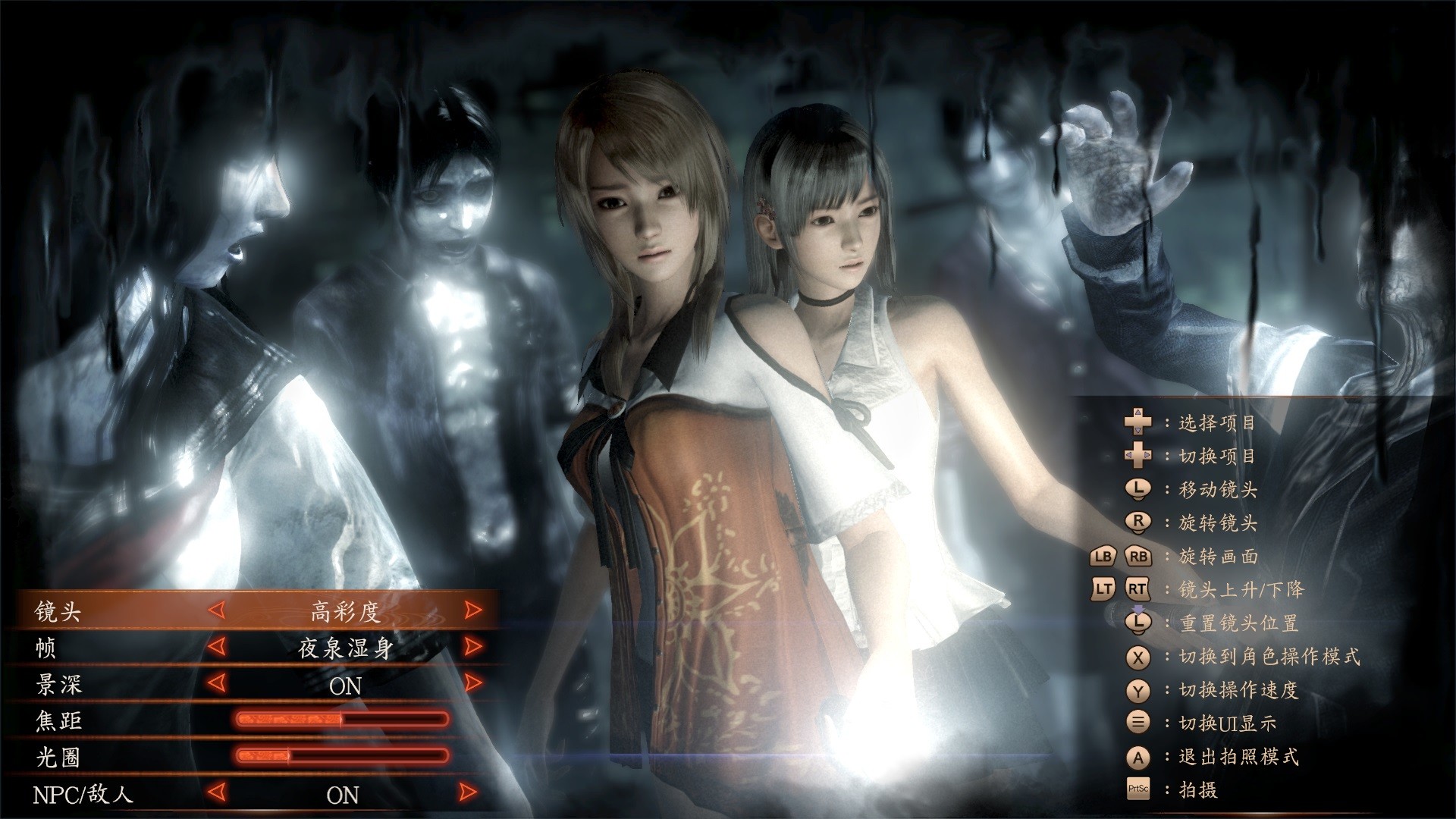This screenshot has width=1456, height=819.
Task: Toggle 景深 using its right arrow
Action: (473, 683)
